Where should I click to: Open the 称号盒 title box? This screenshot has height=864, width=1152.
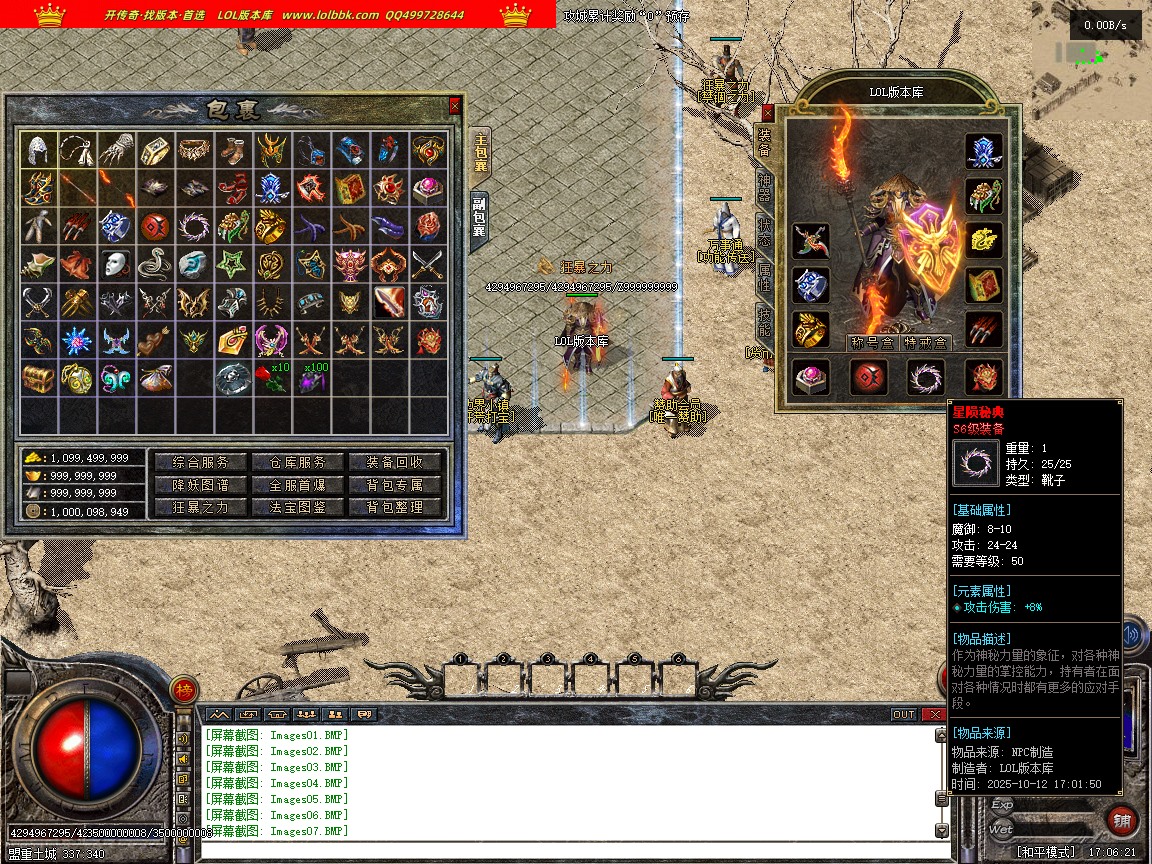click(872, 343)
